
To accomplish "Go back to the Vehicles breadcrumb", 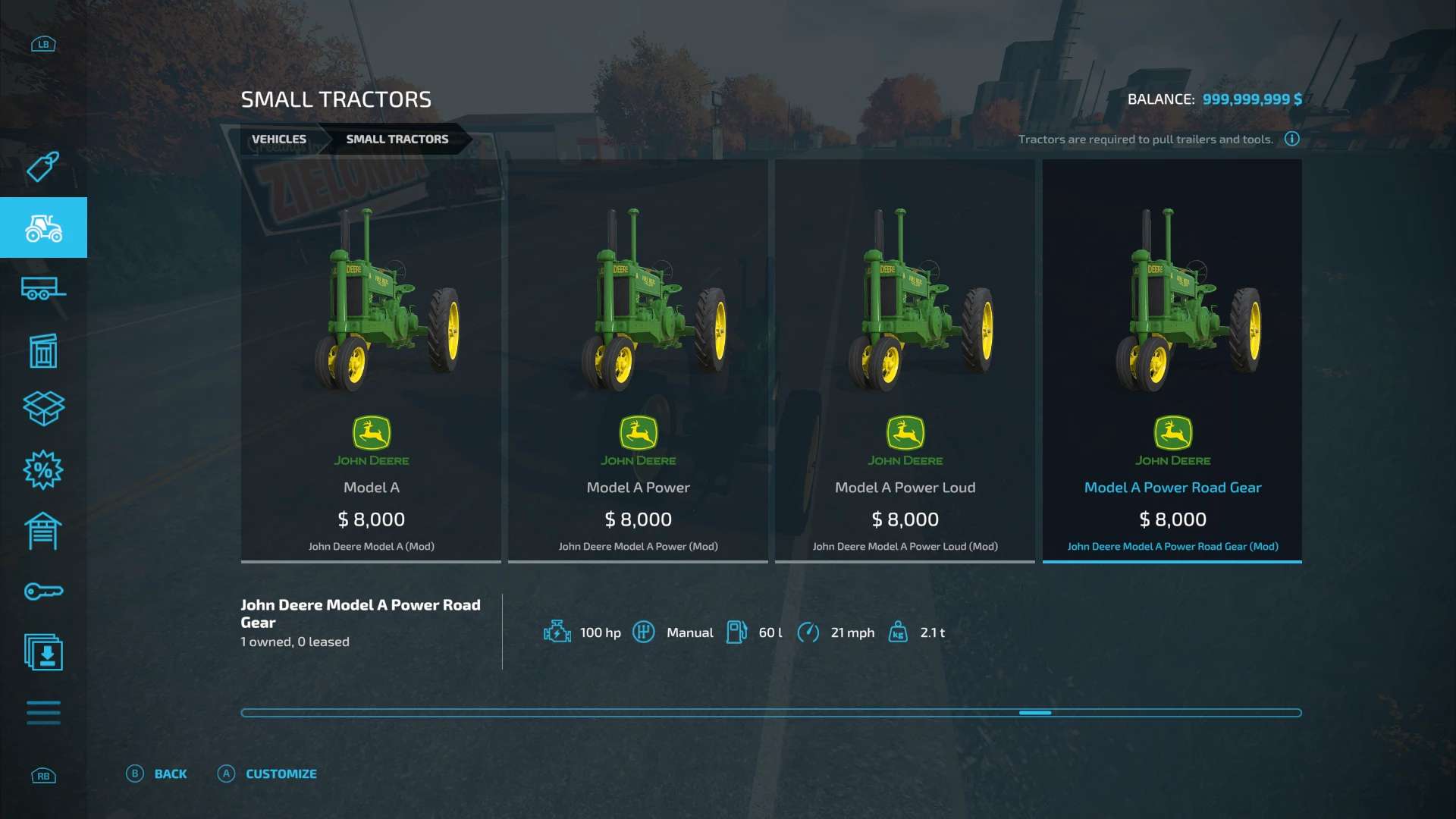I will pos(279,140).
